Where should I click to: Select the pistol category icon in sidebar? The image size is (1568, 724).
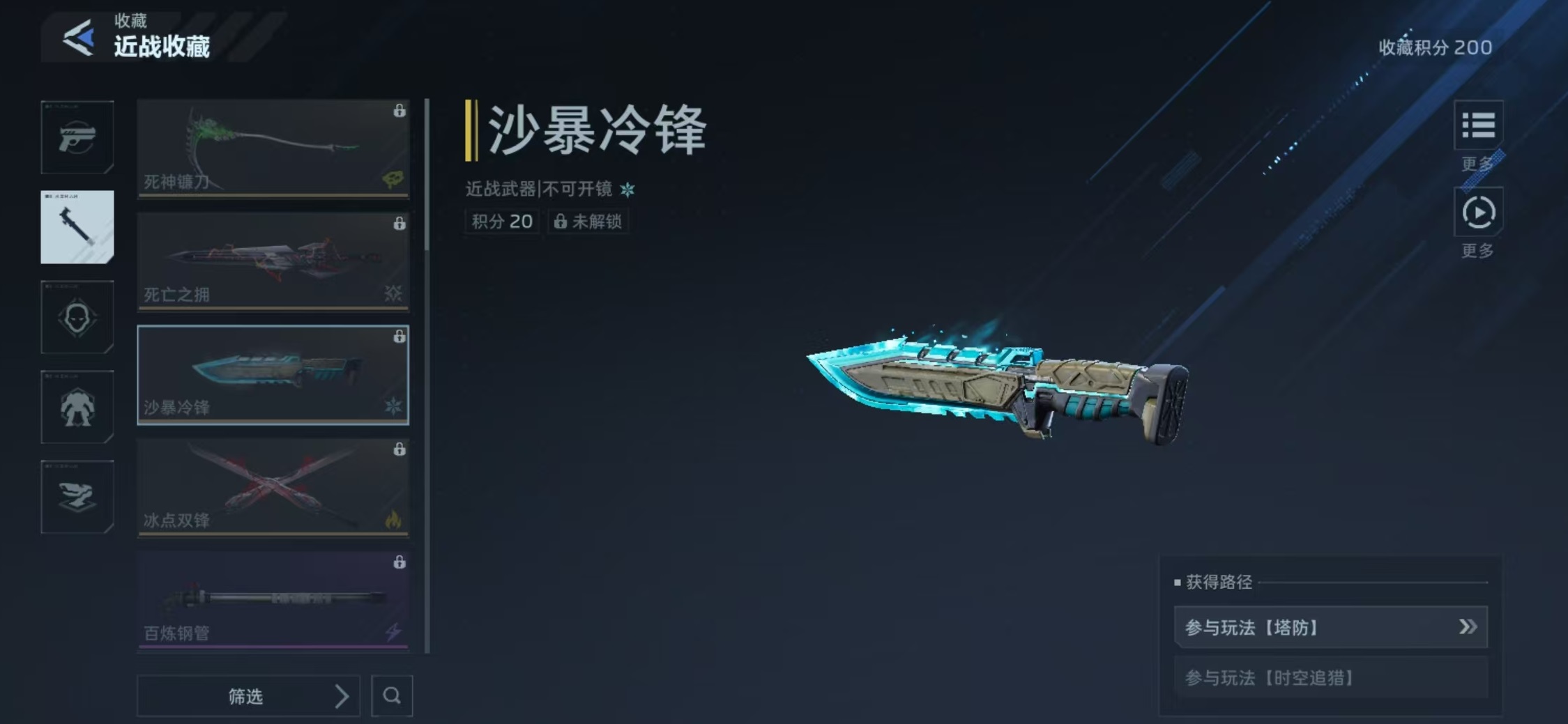pos(77,137)
